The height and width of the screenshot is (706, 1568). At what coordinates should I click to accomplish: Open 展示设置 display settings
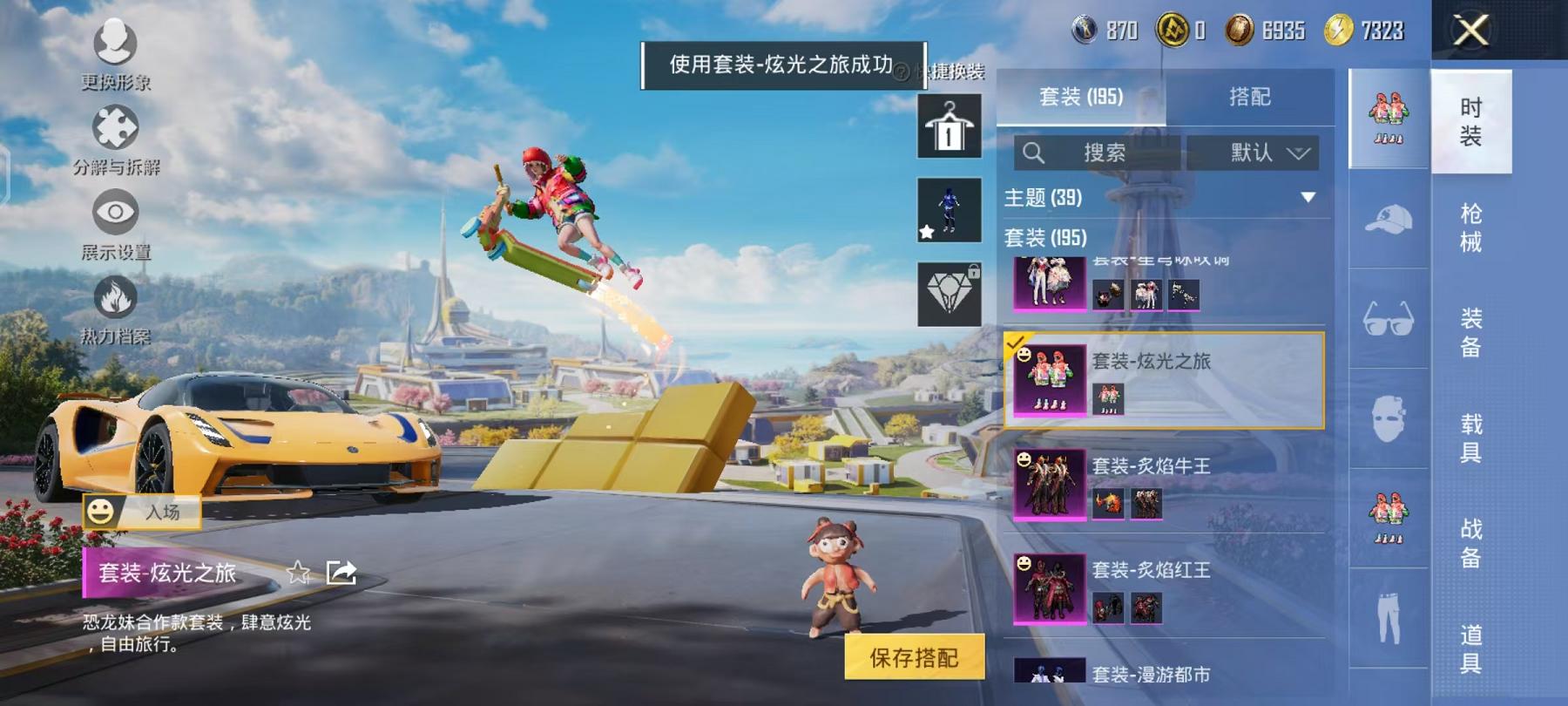click(x=116, y=214)
